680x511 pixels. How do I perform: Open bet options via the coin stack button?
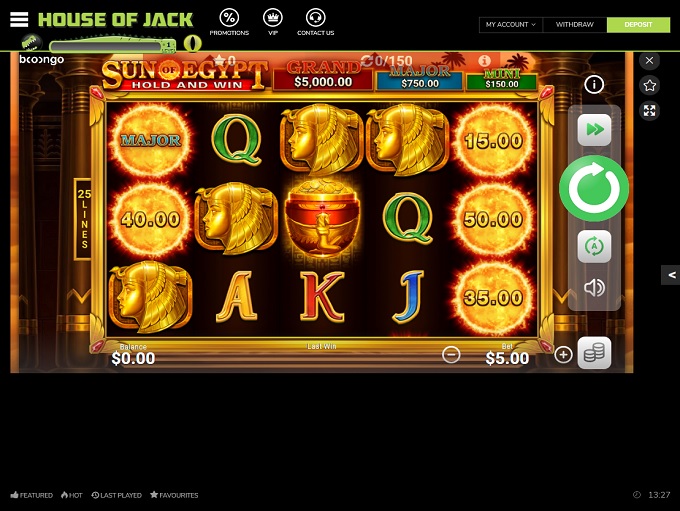[594, 353]
